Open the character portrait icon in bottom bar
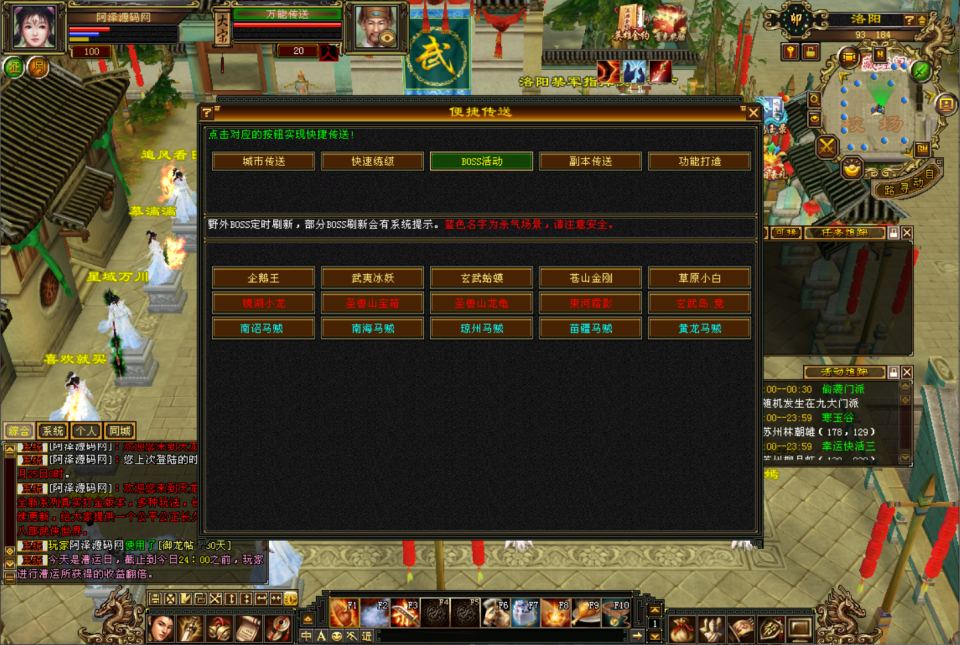The height and width of the screenshot is (645, 960). coord(161,628)
